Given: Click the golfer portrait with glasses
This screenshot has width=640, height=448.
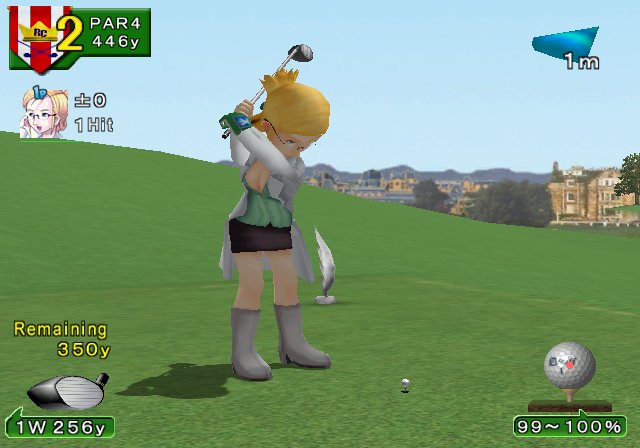Looking at the screenshot, I should (40, 112).
